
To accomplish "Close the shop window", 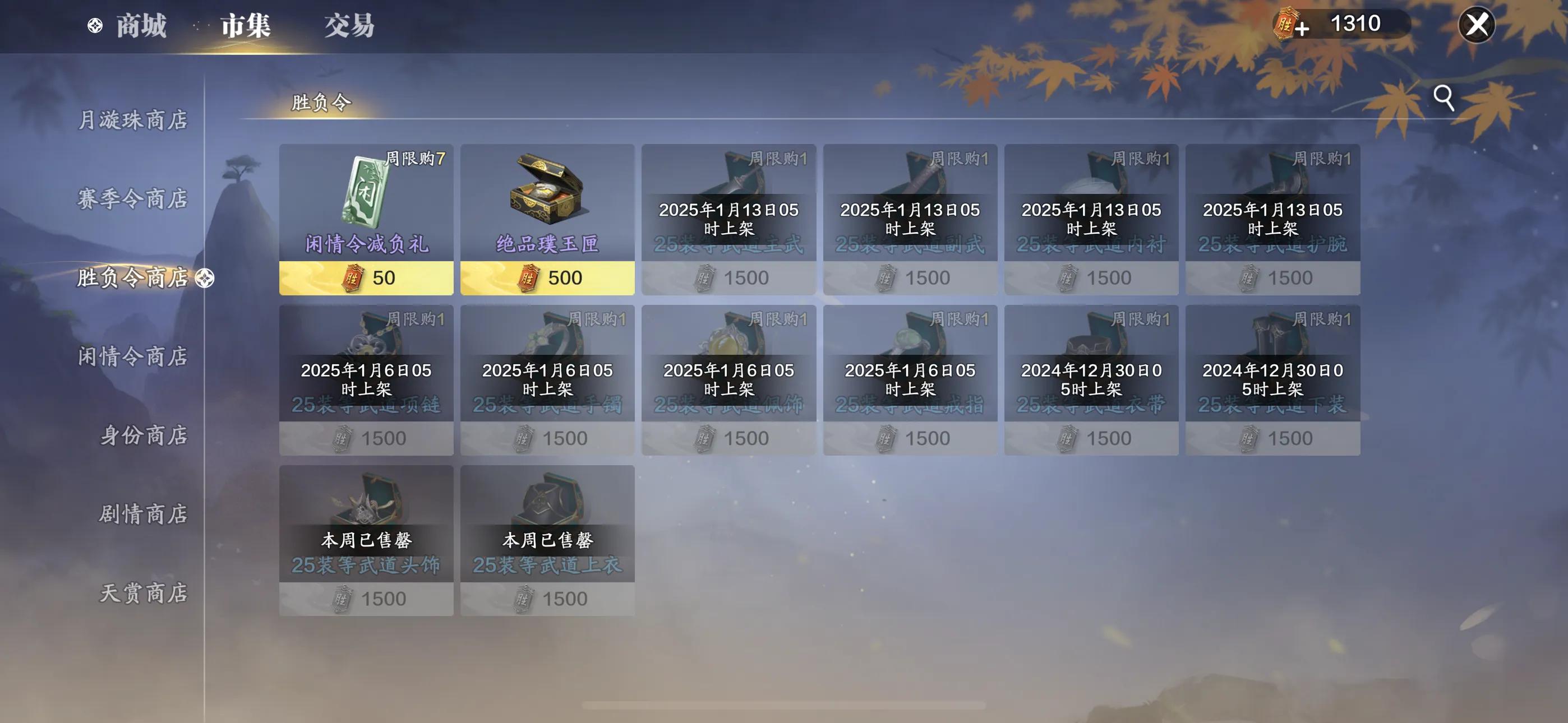I will pyautogui.click(x=1476, y=25).
